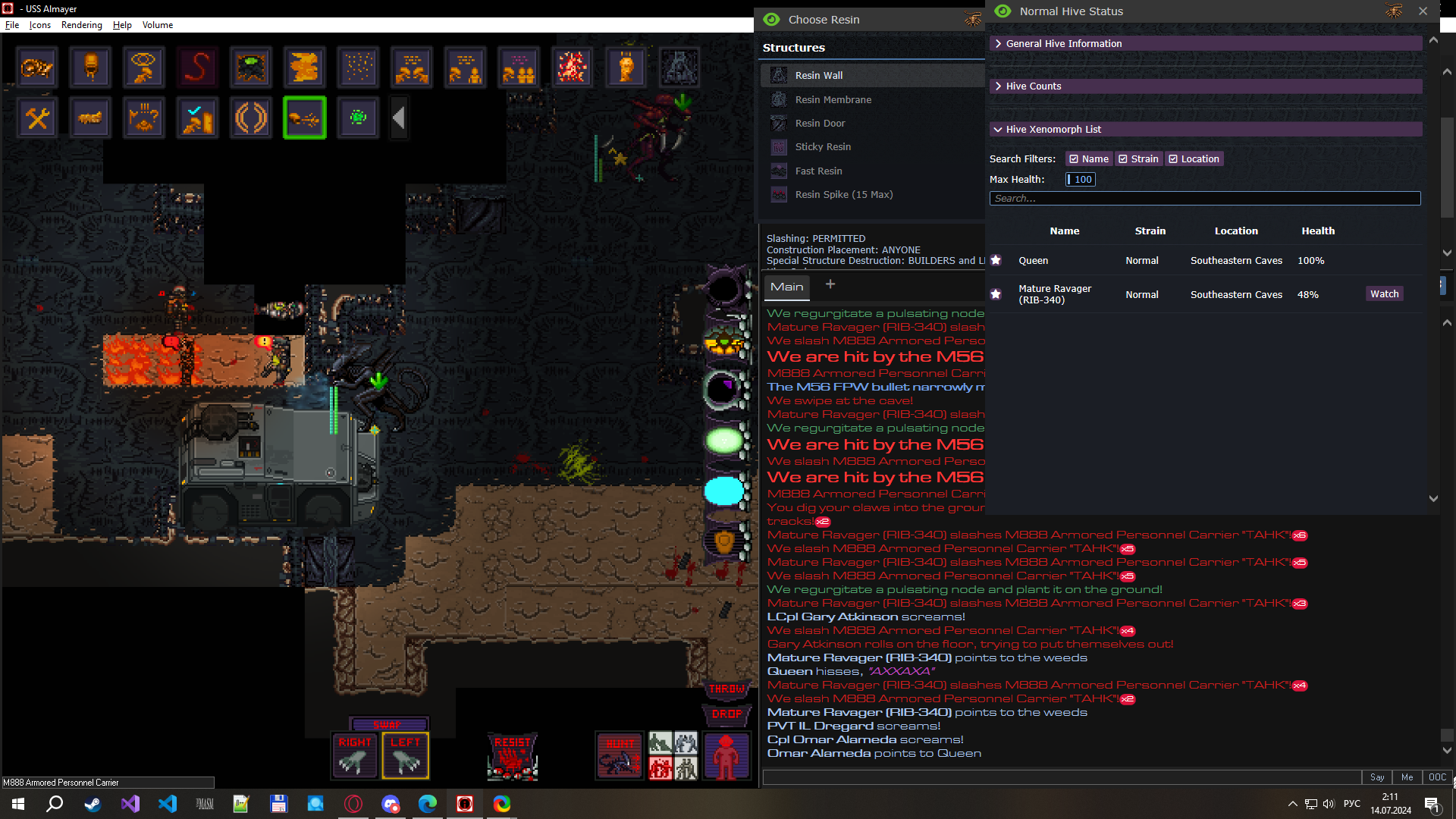1456x819 pixels.
Task: Activate the RESIST button
Action: 513,756
